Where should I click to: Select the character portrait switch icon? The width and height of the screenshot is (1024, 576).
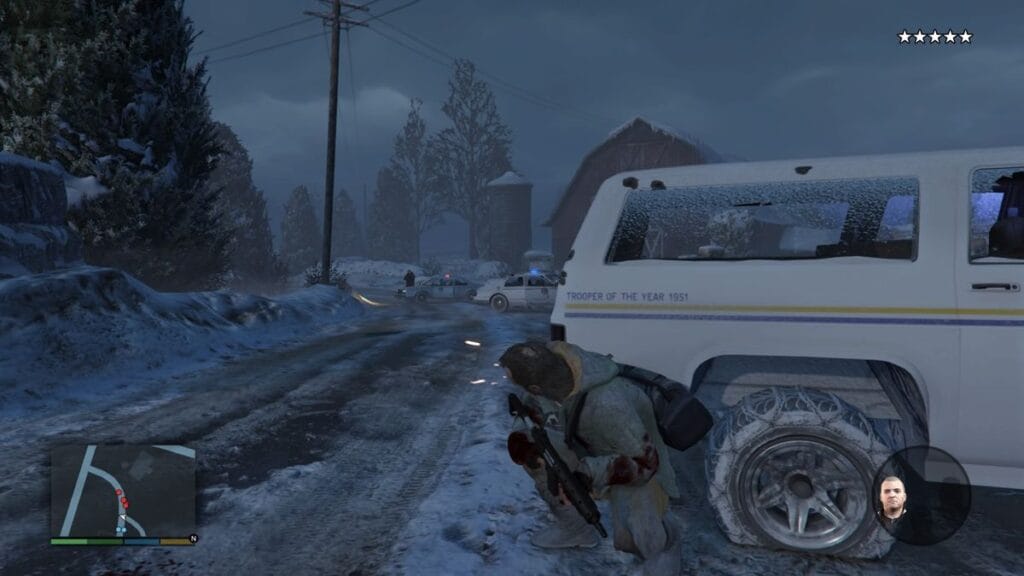(x=892, y=497)
